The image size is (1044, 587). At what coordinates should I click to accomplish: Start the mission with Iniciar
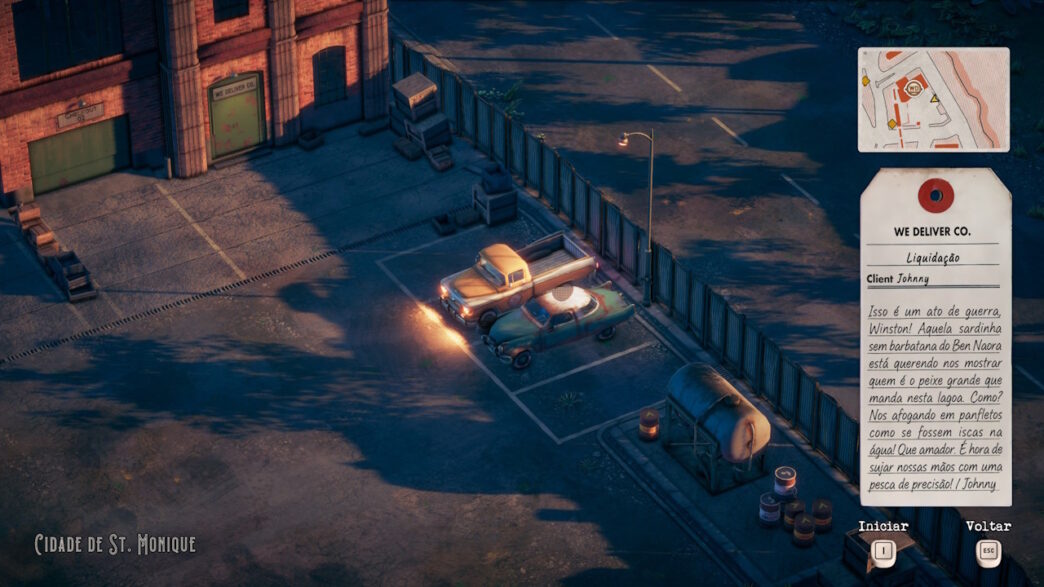coord(883,549)
